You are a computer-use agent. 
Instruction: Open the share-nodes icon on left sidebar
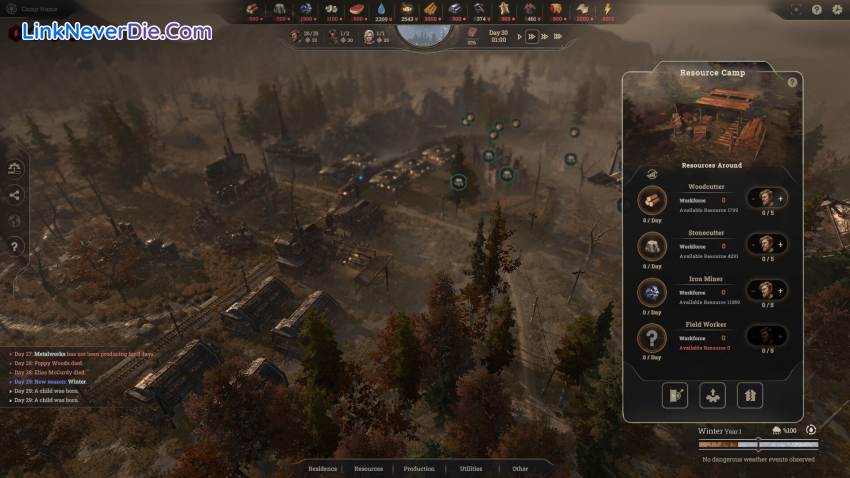(x=14, y=195)
